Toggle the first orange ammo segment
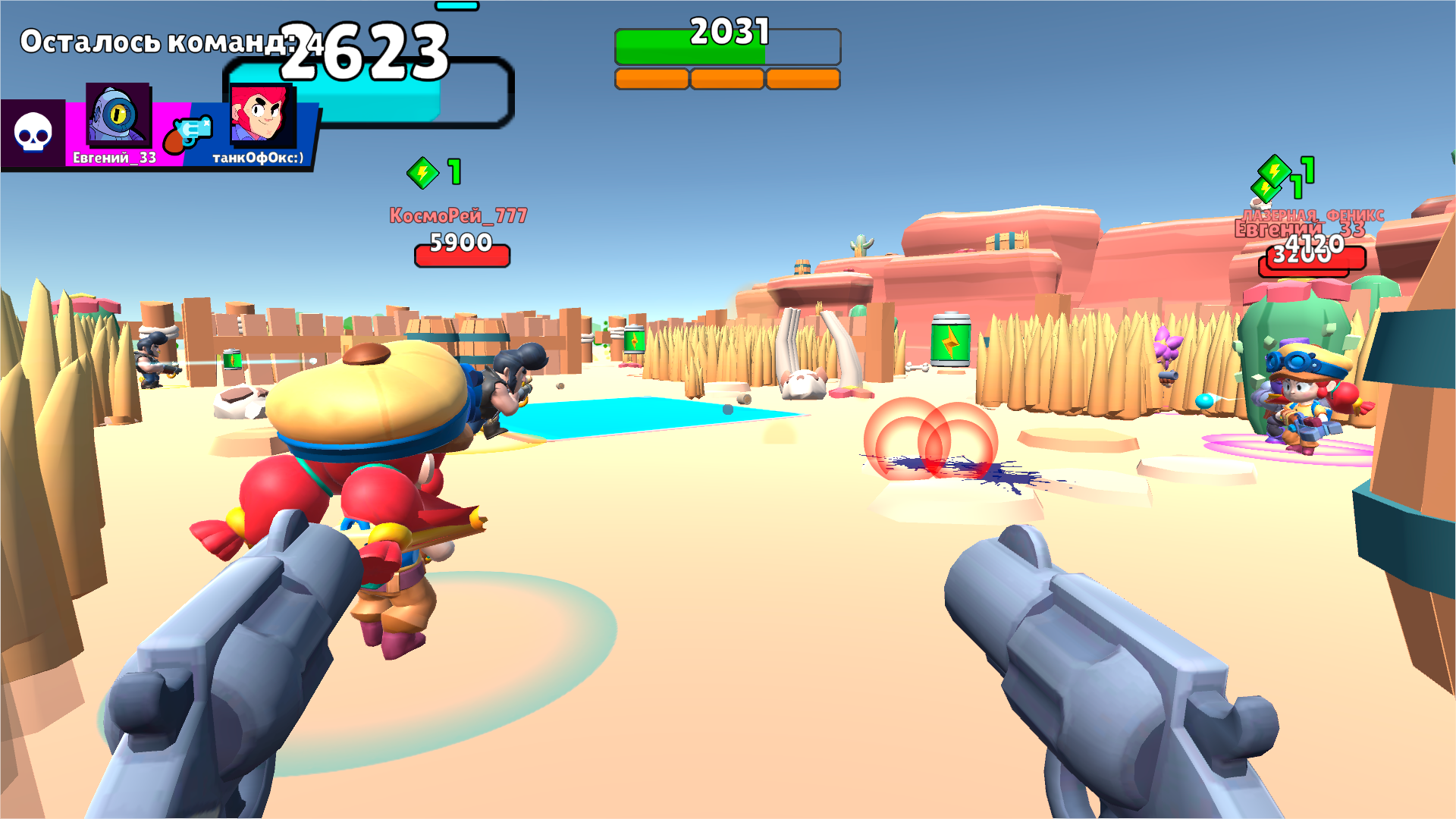Image resolution: width=1456 pixels, height=819 pixels. click(651, 76)
